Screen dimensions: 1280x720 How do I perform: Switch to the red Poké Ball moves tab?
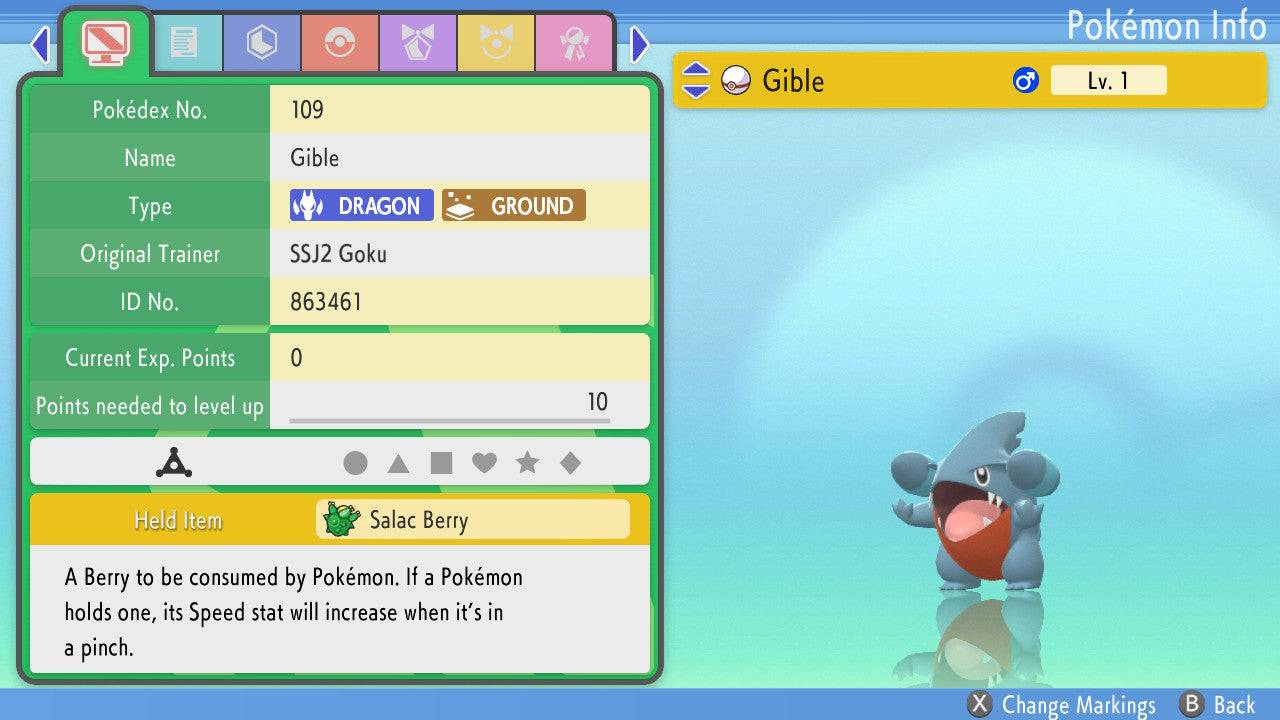[x=339, y=43]
